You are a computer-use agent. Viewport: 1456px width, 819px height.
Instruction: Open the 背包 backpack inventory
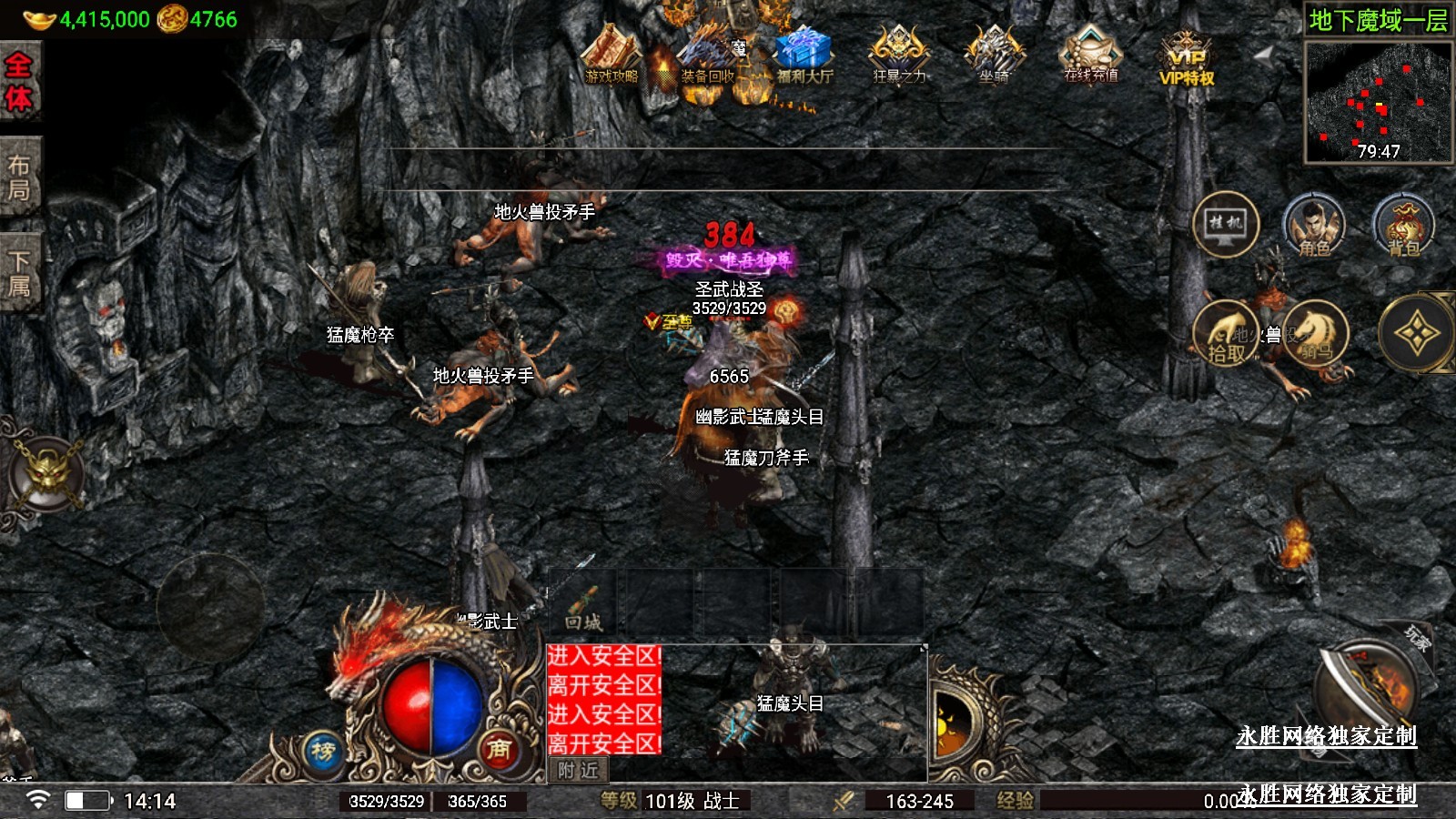tap(1403, 226)
